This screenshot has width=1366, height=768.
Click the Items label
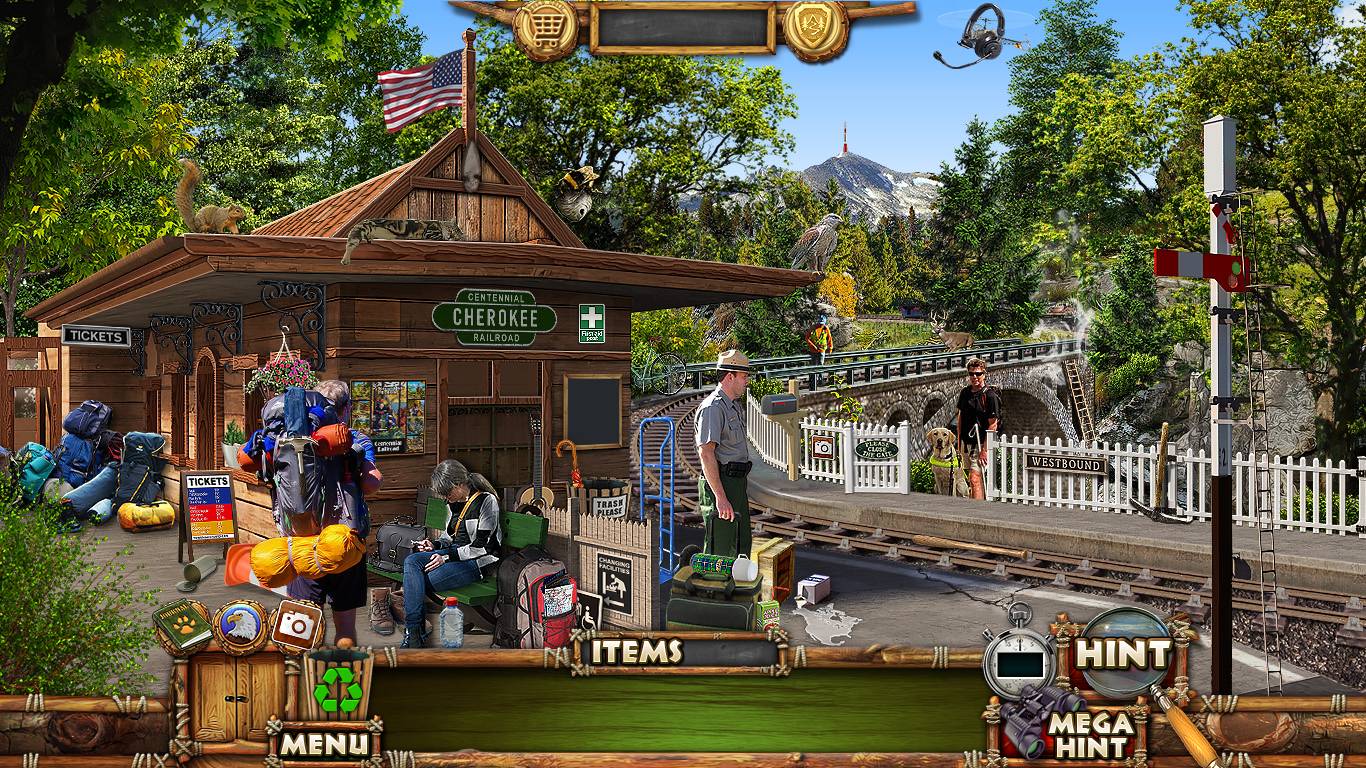pos(636,652)
